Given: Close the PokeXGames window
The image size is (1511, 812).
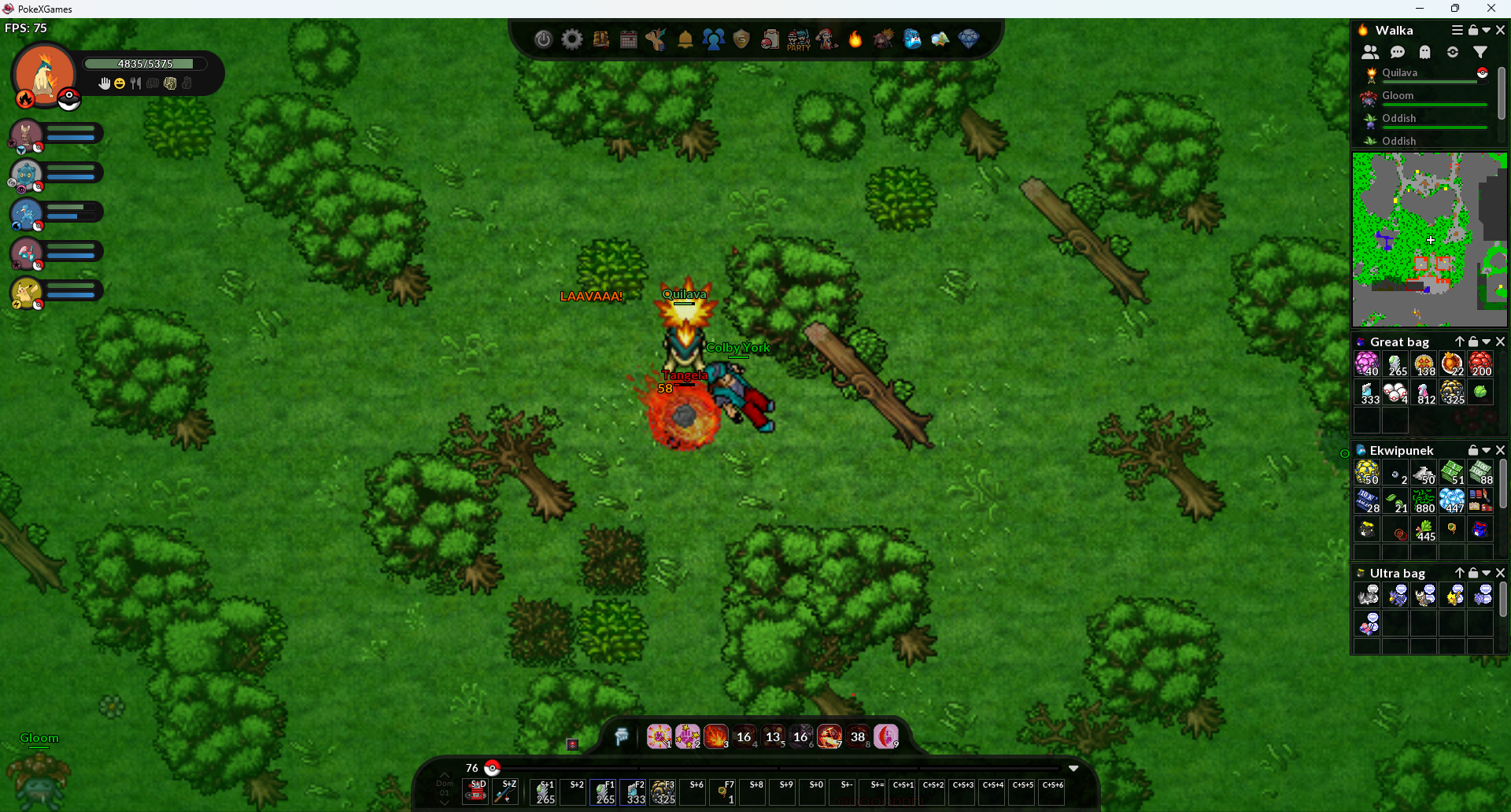Looking at the screenshot, I should [x=1491, y=9].
